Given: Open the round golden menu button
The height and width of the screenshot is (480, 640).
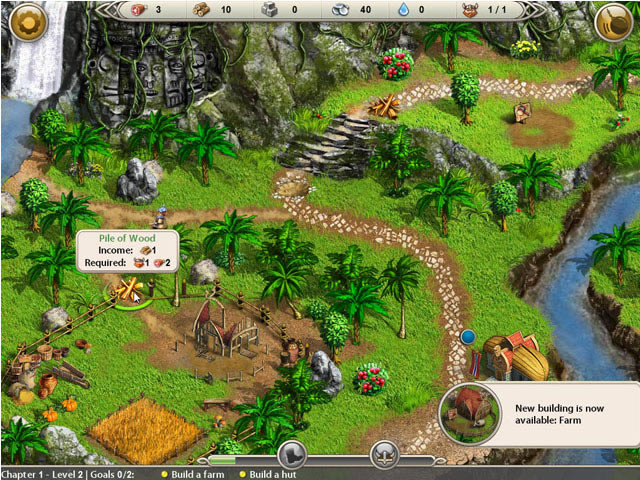Looking at the screenshot, I should click(27, 21).
